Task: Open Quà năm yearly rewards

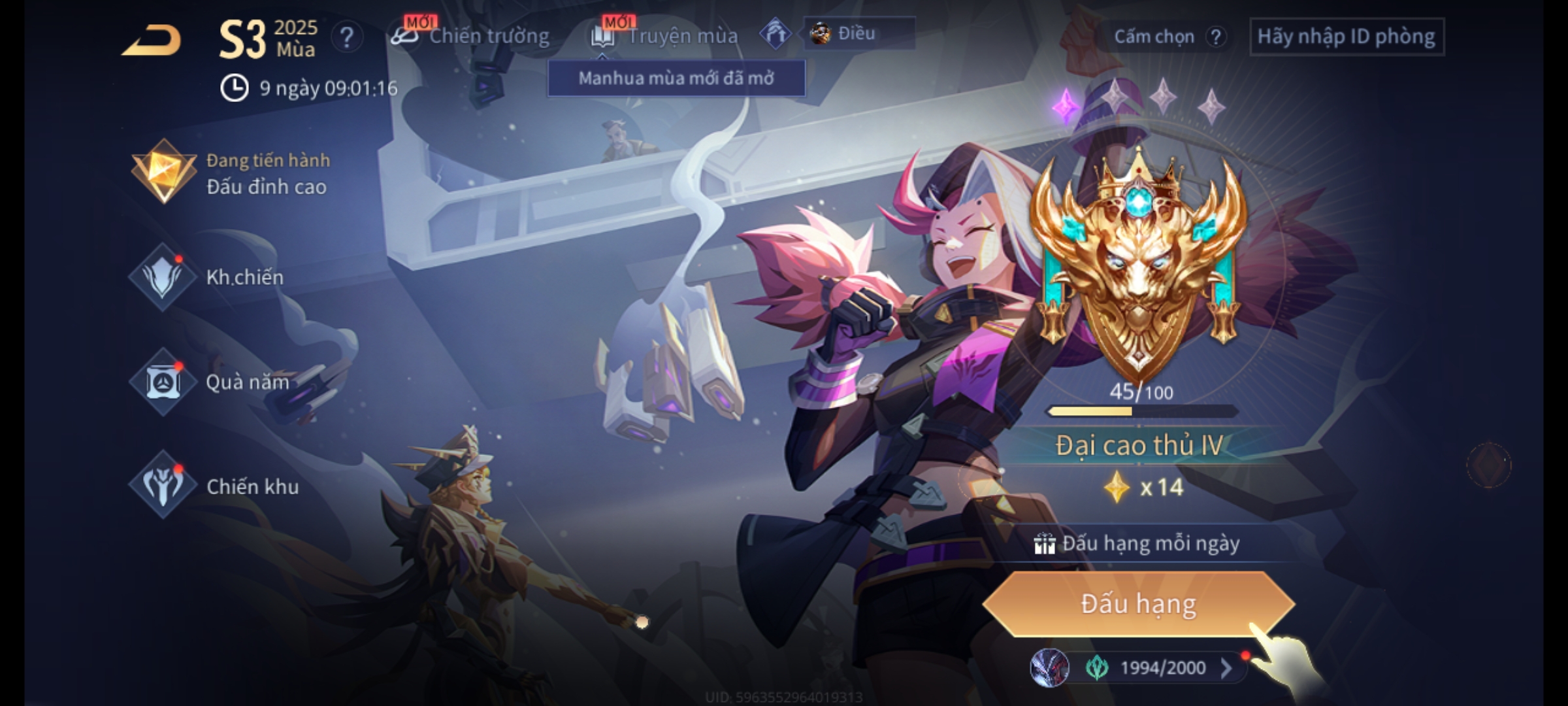Action: pos(210,382)
